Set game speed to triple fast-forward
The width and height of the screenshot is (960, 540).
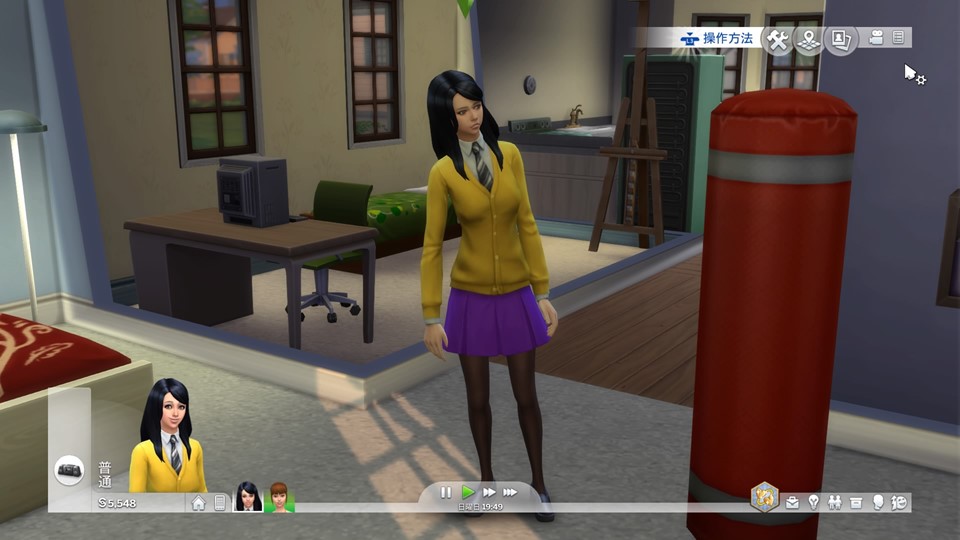pyautogui.click(x=510, y=492)
